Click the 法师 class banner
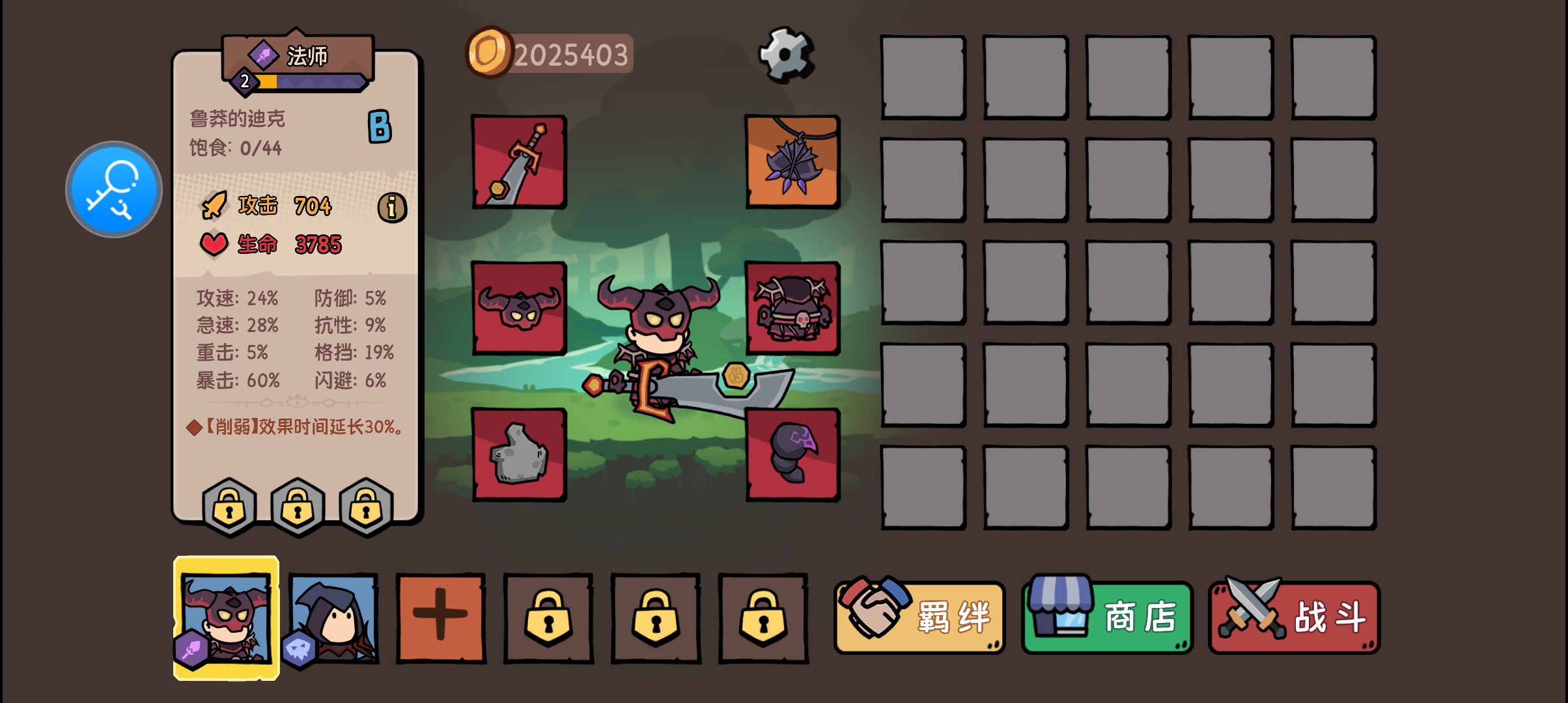This screenshot has width=1568, height=703. (298, 57)
